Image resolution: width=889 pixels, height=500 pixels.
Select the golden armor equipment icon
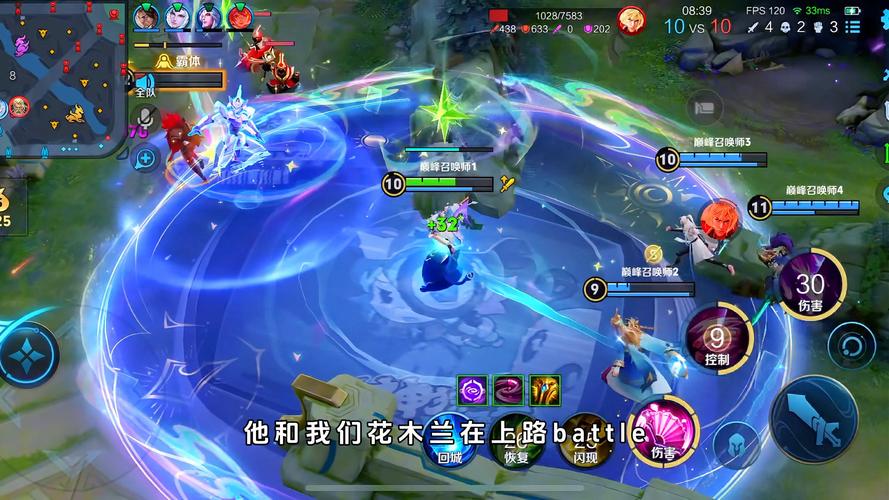tap(545, 389)
